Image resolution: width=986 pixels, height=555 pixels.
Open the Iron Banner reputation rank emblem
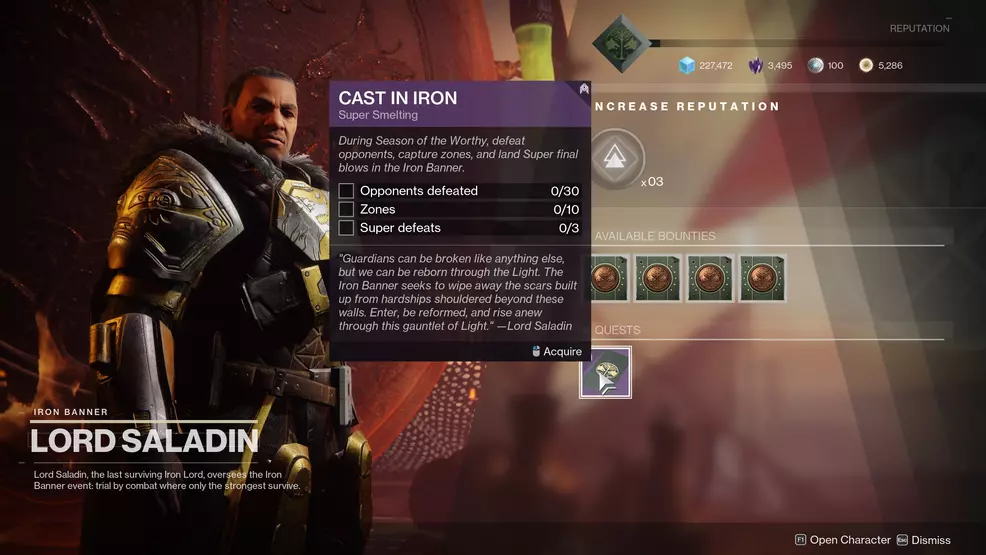(618, 43)
